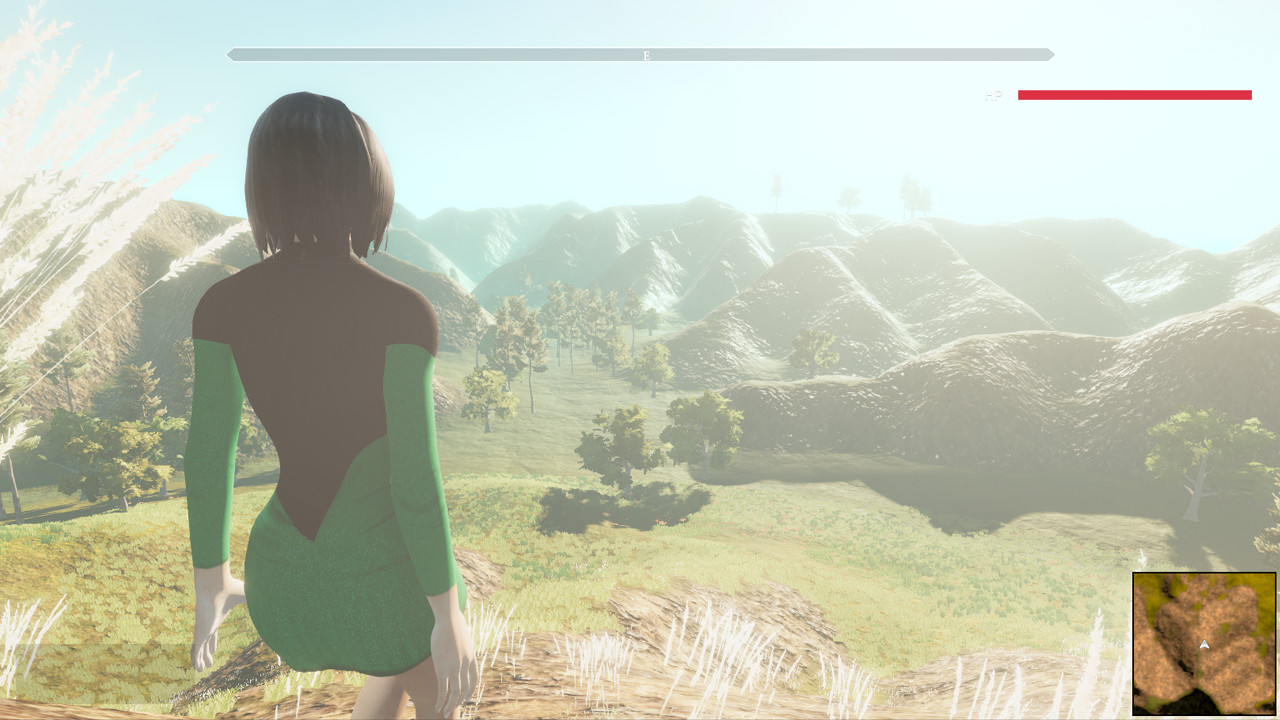Expand the HP status display
Image resolution: width=1280 pixels, height=720 pixels.
1135,95
